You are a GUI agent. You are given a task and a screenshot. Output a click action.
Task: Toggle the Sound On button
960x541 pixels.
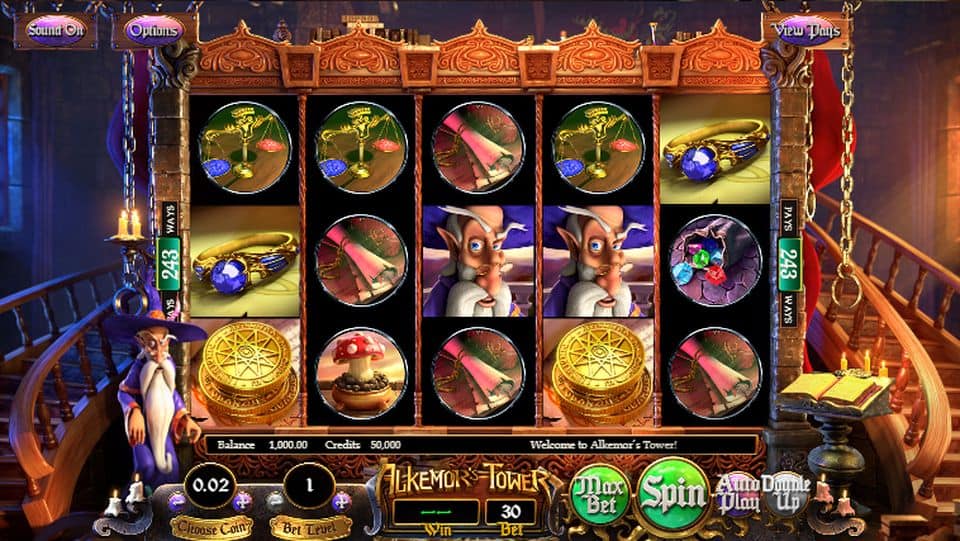tap(56, 30)
